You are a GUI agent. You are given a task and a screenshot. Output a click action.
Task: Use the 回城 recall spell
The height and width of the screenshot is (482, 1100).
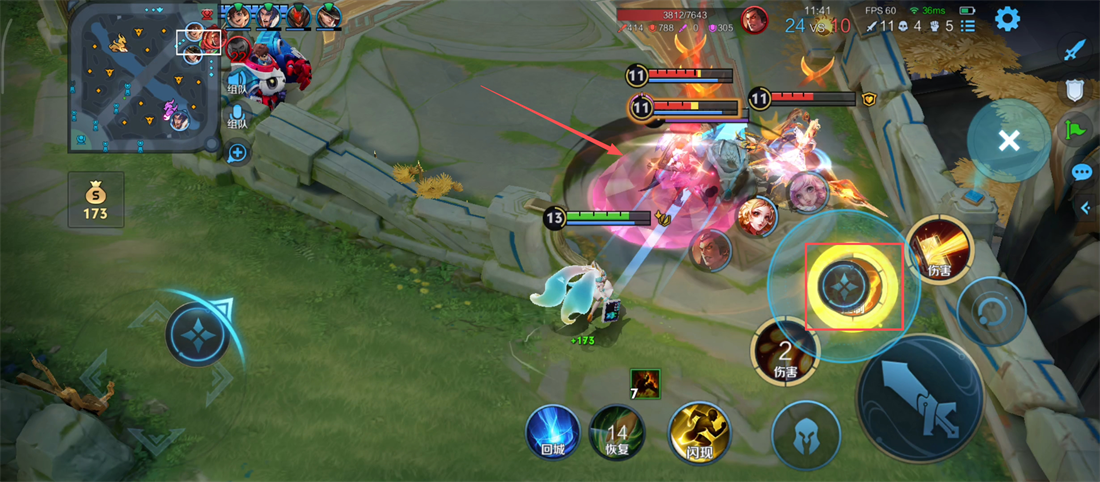(x=553, y=433)
